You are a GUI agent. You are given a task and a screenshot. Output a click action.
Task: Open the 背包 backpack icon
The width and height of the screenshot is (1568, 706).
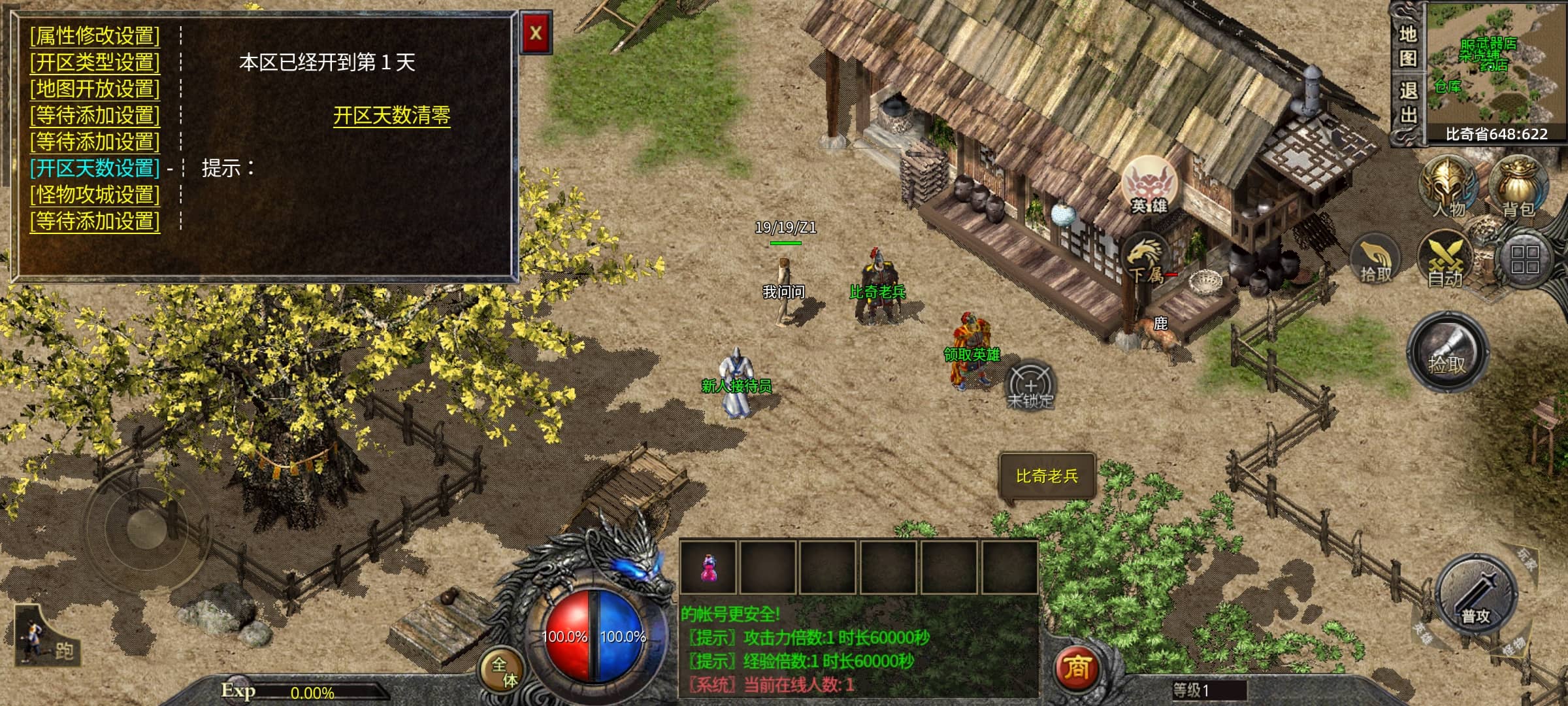pyautogui.click(x=1518, y=186)
